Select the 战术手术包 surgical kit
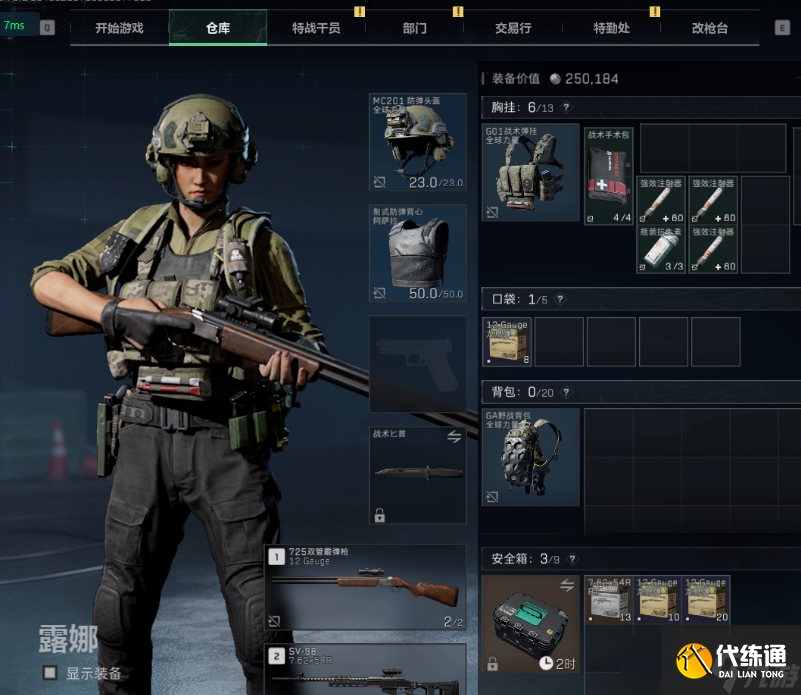The image size is (801, 695). [x=608, y=176]
